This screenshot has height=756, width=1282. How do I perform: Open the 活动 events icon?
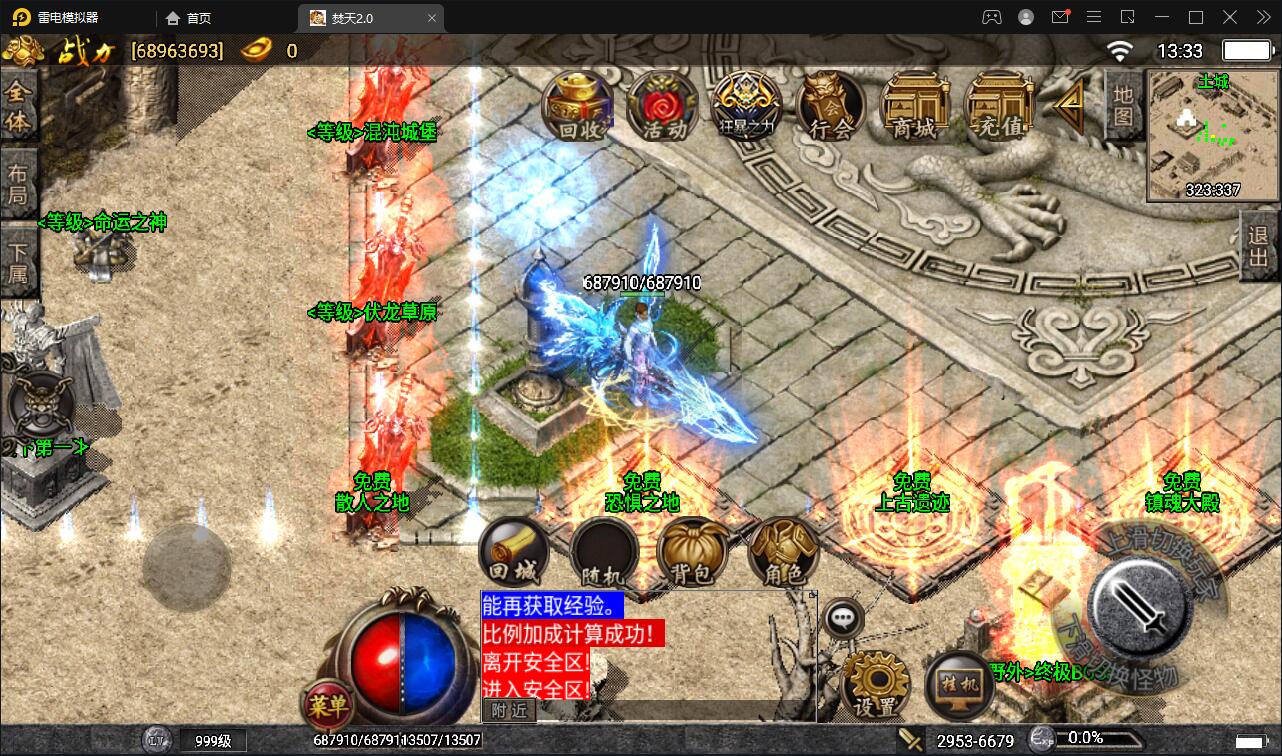tap(662, 103)
